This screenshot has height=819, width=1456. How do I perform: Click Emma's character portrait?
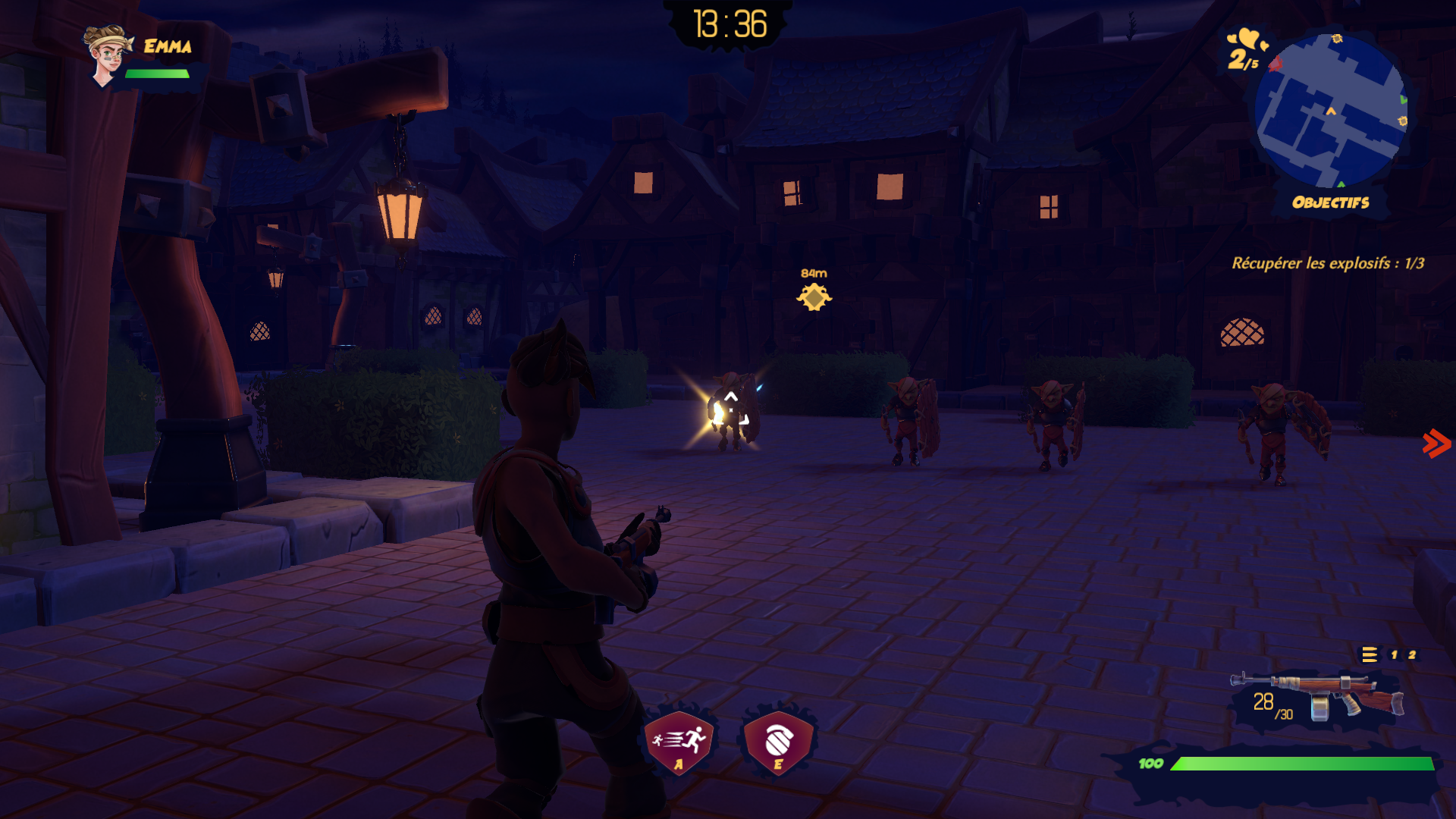pyautogui.click(x=106, y=55)
